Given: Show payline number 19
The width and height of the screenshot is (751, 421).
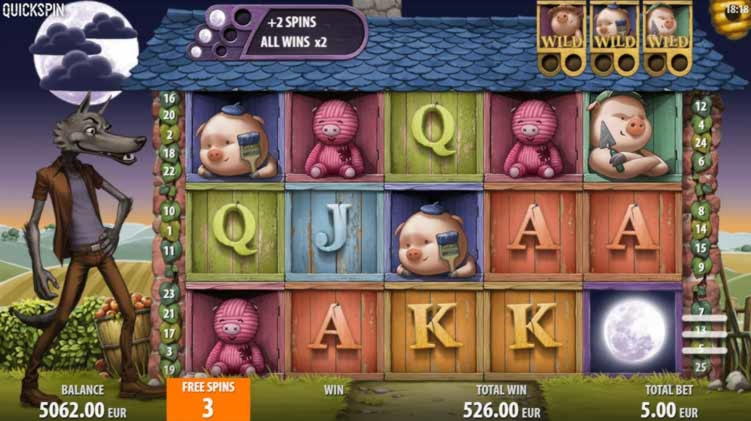Looking at the screenshot, I should click(169, 368).
